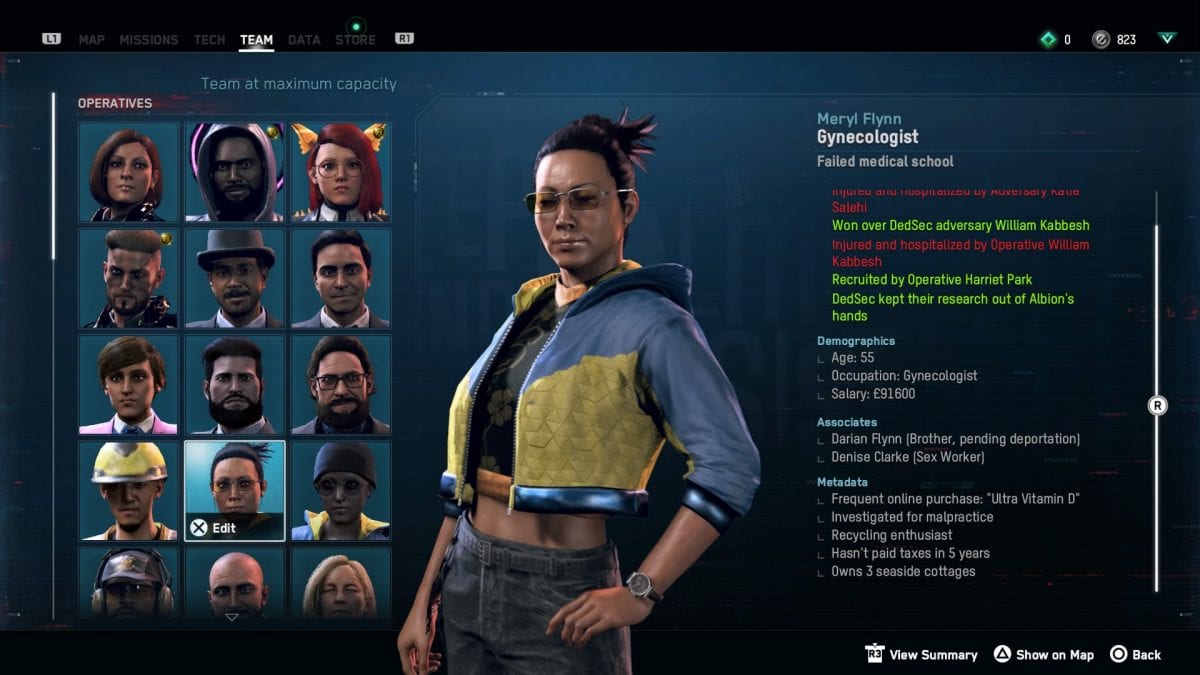Select the red-haired operative with cat ears
This screenshot has width=1200, height=675.
click(x=341, y=171)
